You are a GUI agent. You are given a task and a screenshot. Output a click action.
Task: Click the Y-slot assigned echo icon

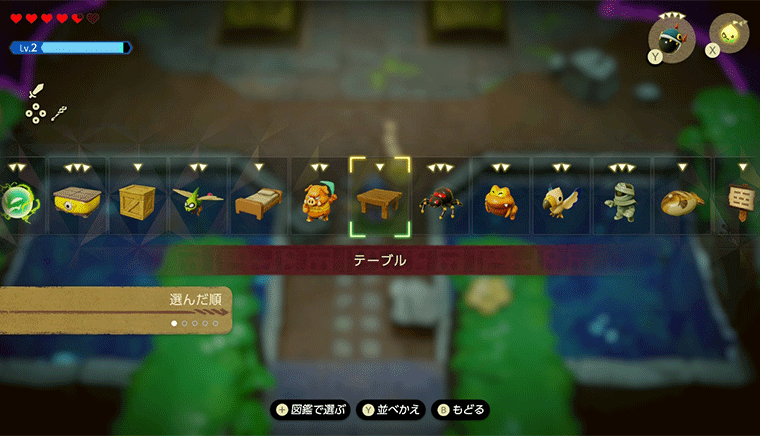668,35
